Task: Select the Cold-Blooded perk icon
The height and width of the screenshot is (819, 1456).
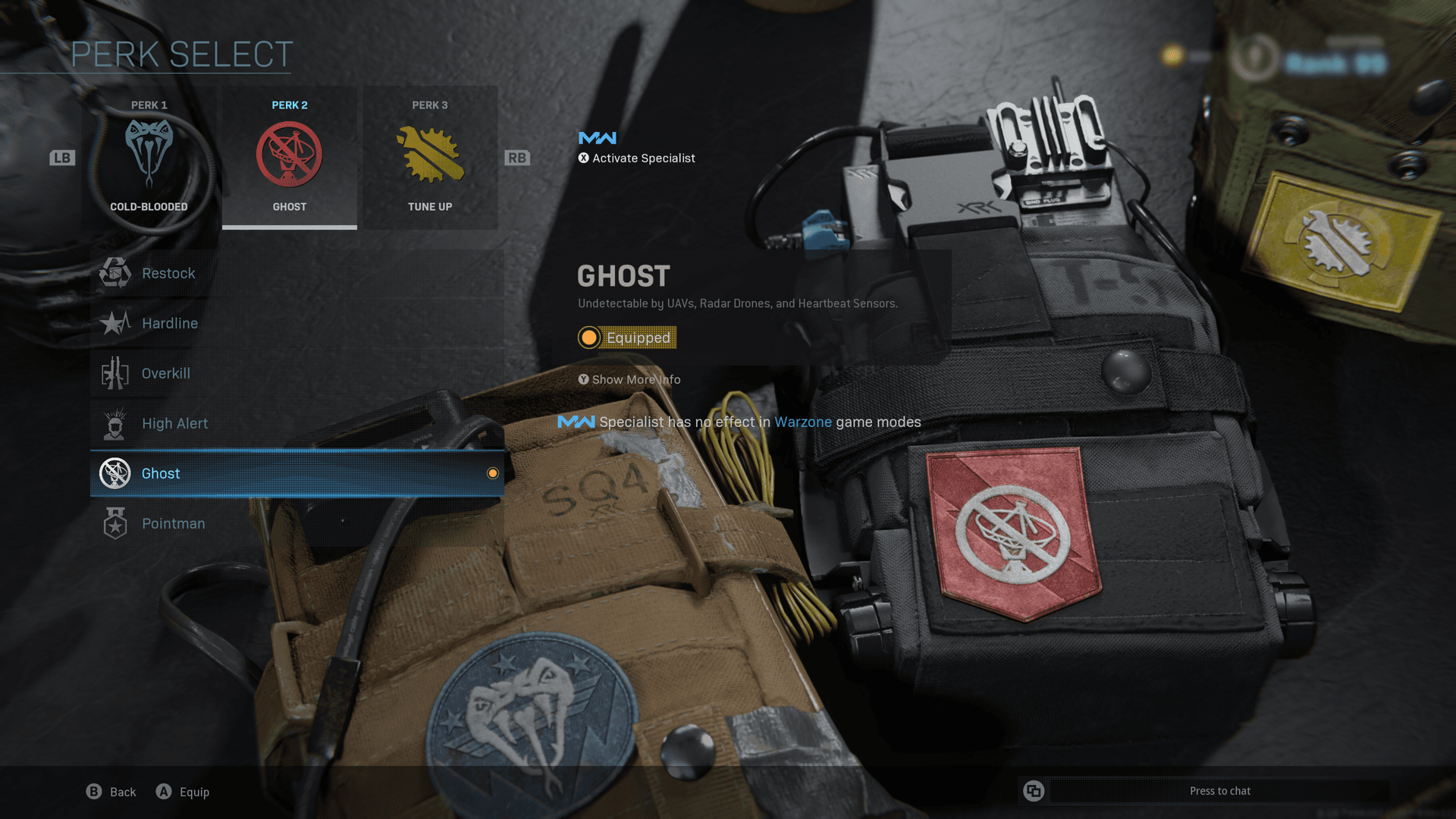Action: [x=149, y=152]
